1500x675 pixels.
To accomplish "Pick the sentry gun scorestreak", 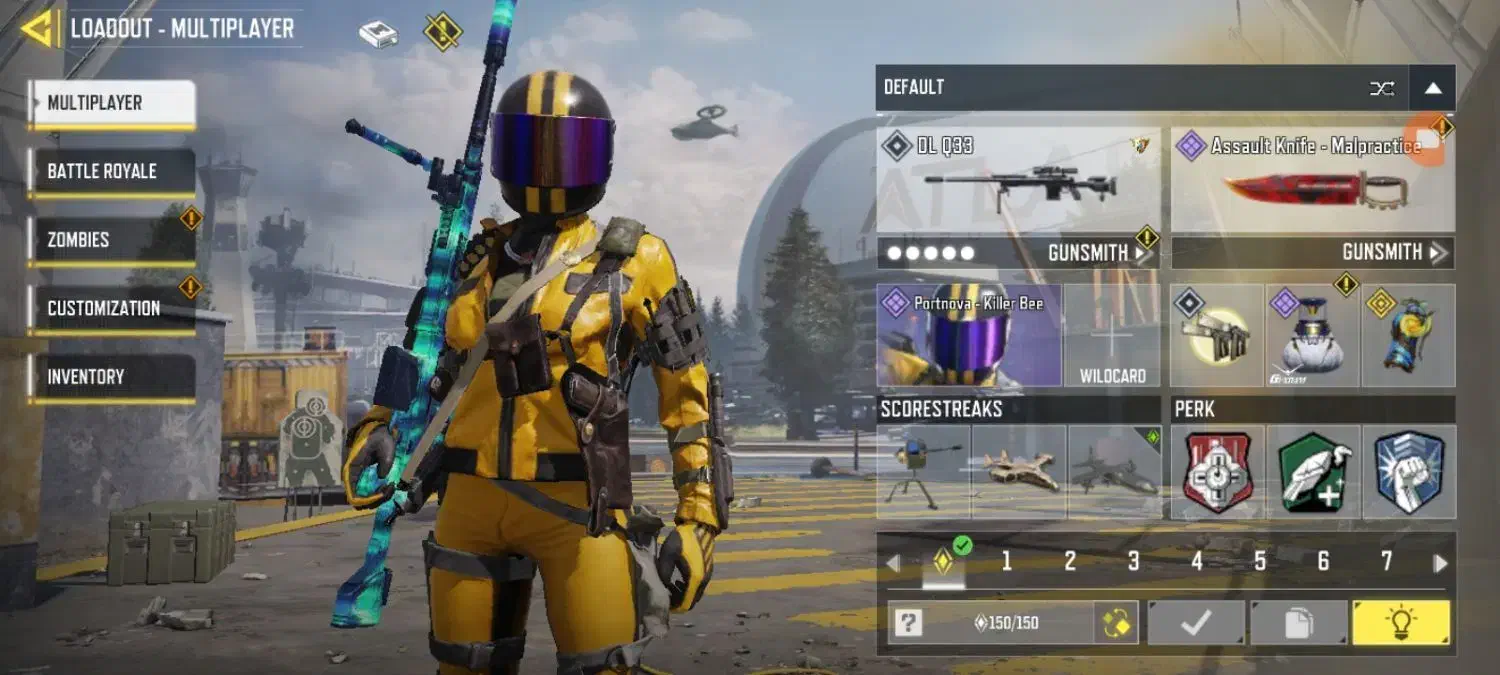I will pyautogui.click(x=922, y=472).
